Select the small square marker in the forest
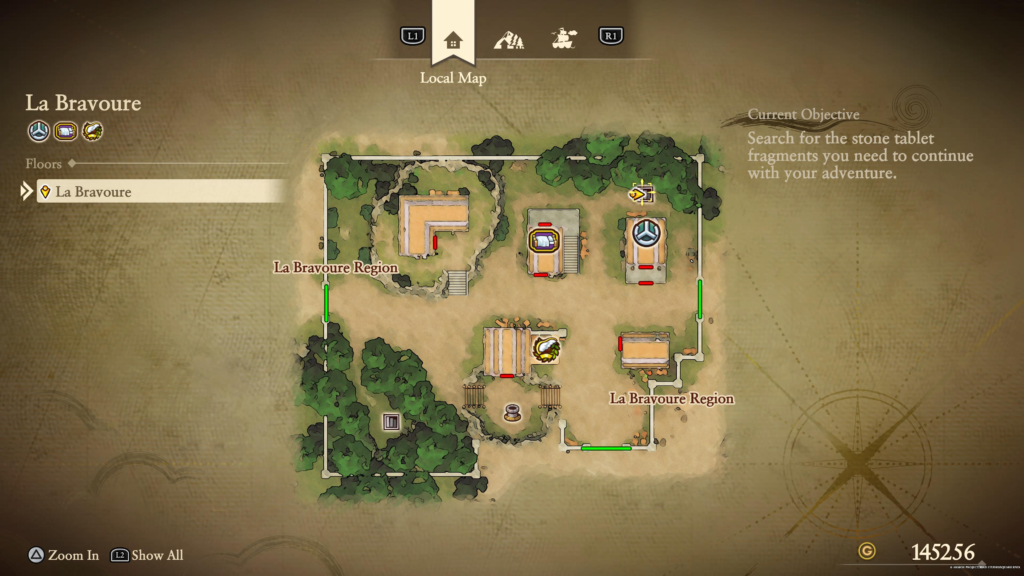 tap(391, 421)
